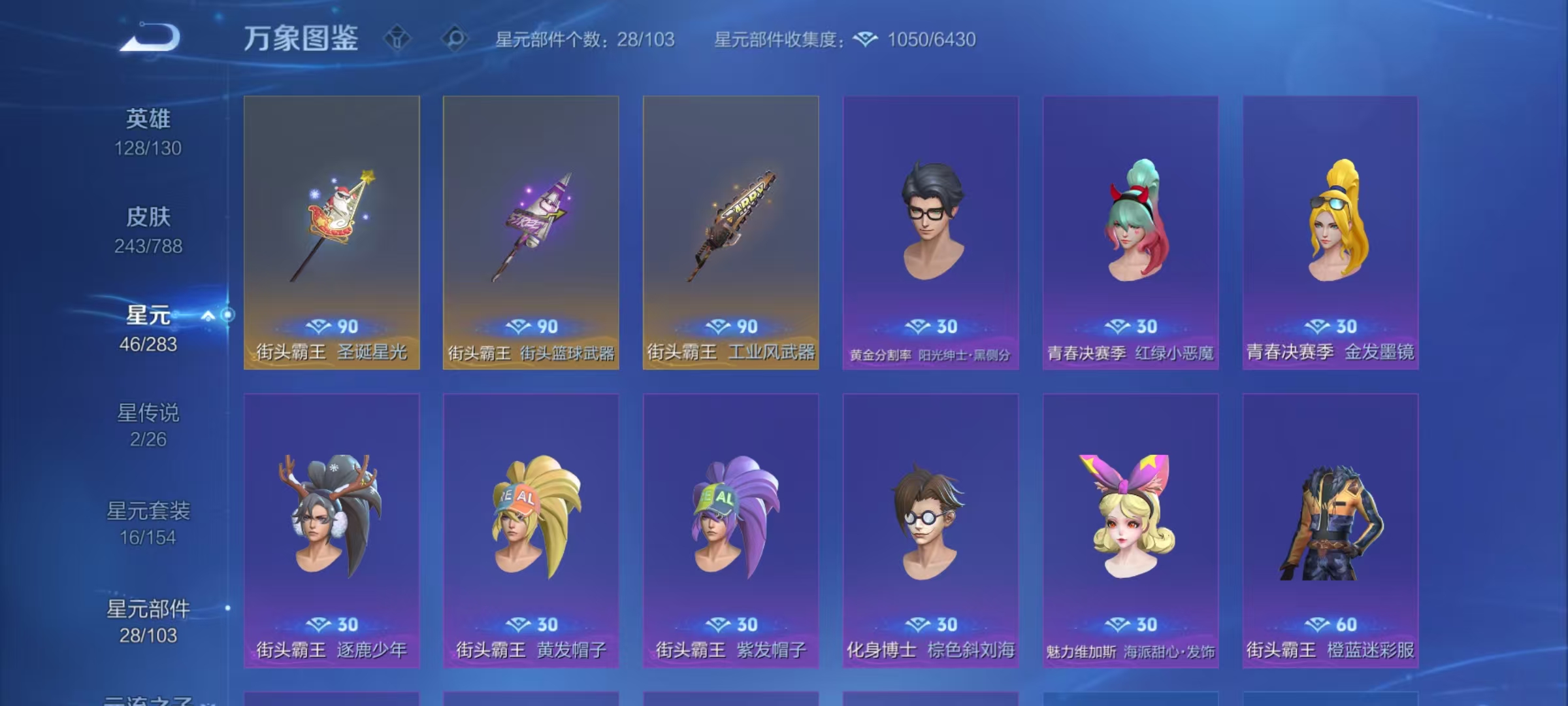1568x706 pixels.
Task: Go back using the return arrow
Action: 150,37
